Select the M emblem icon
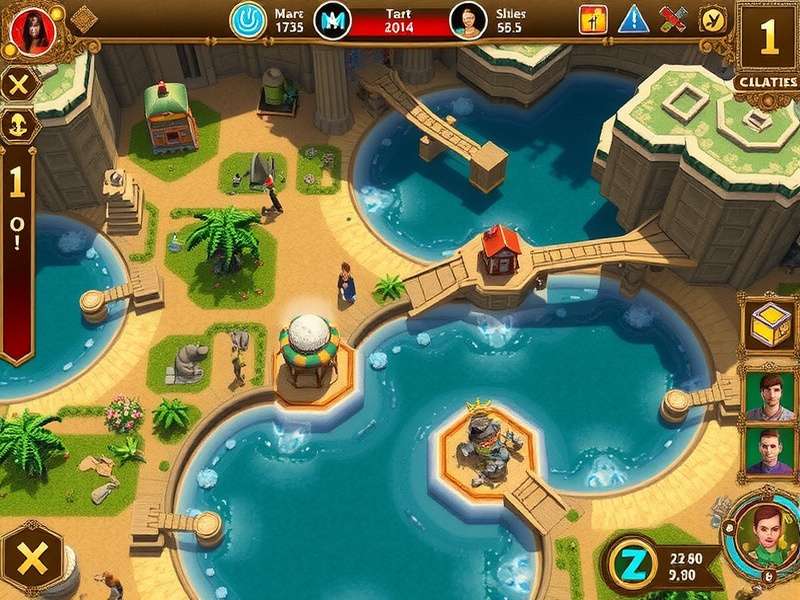This screenshot has width=800, height=600. 332,20
